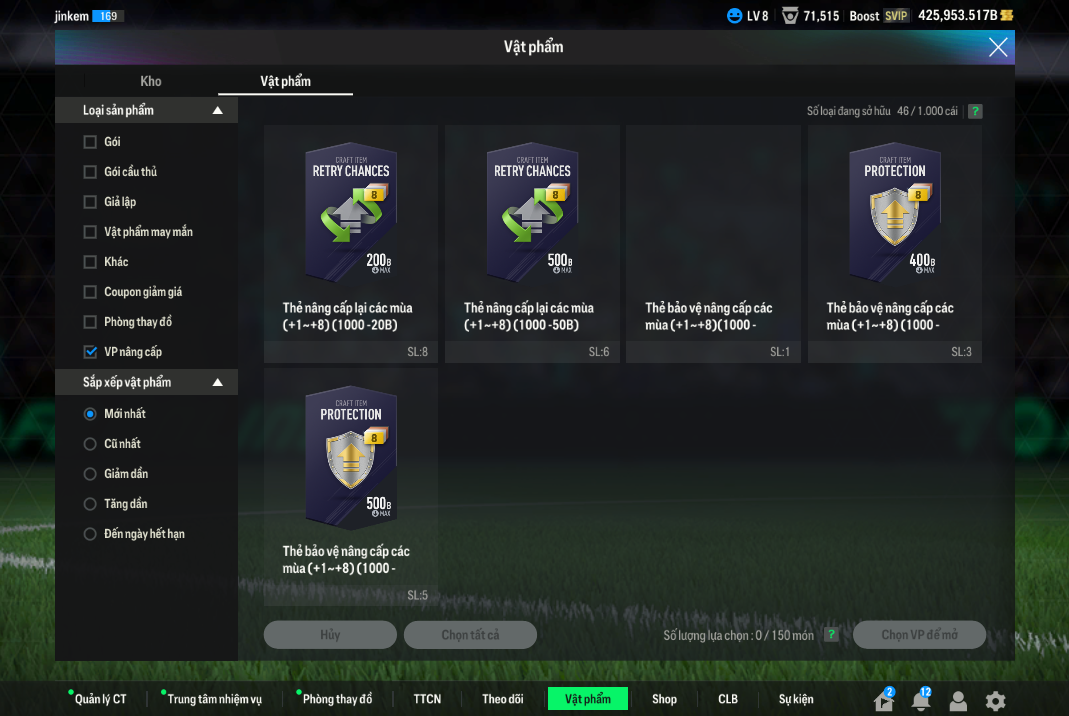Image resolution: width=1069 pixels, height=716 pixels.
Task: Uncheck the VP nâng cấp filter
Action: pos(90,352)
